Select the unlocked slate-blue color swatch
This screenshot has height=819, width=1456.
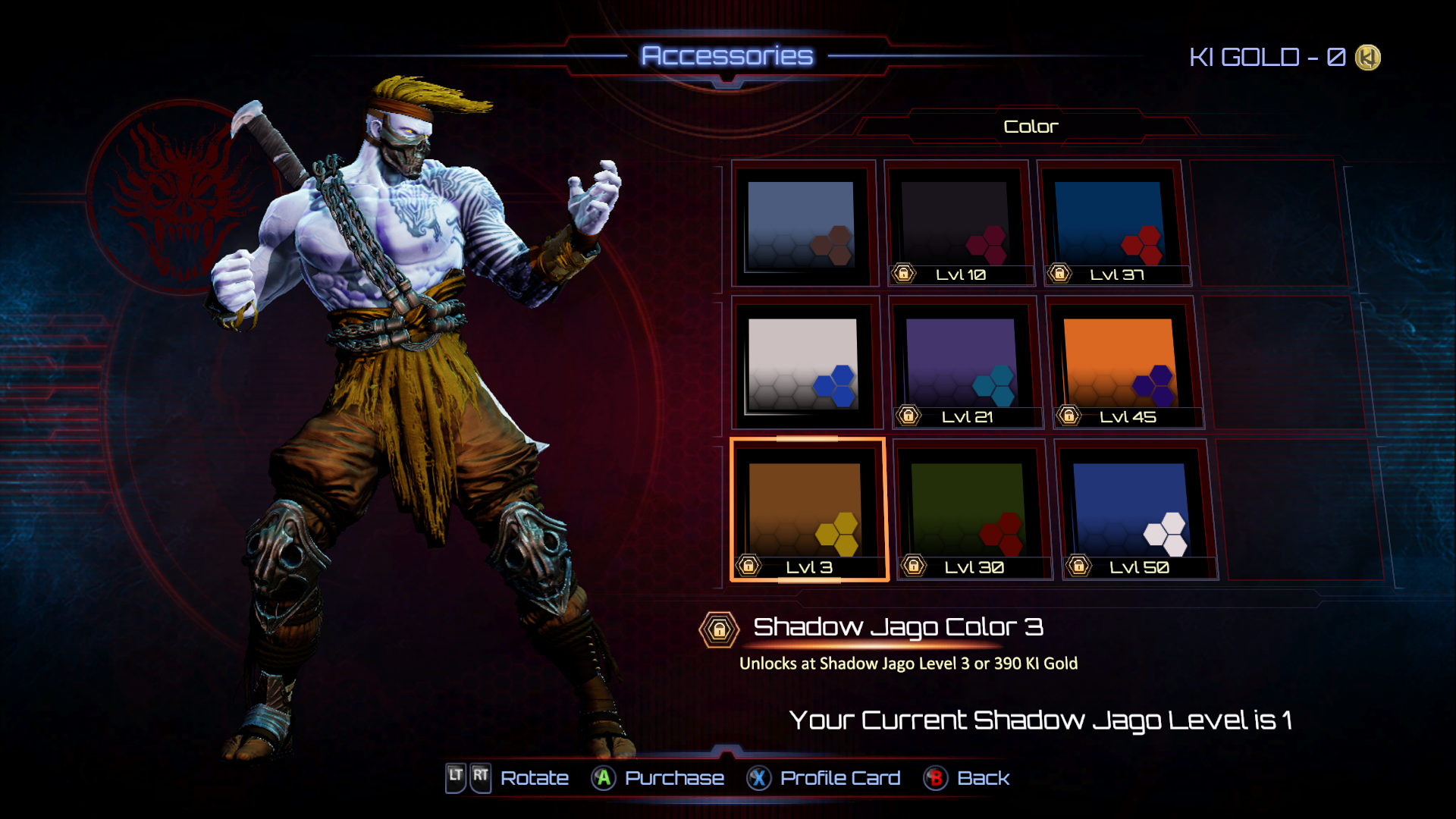pos(802,224)
